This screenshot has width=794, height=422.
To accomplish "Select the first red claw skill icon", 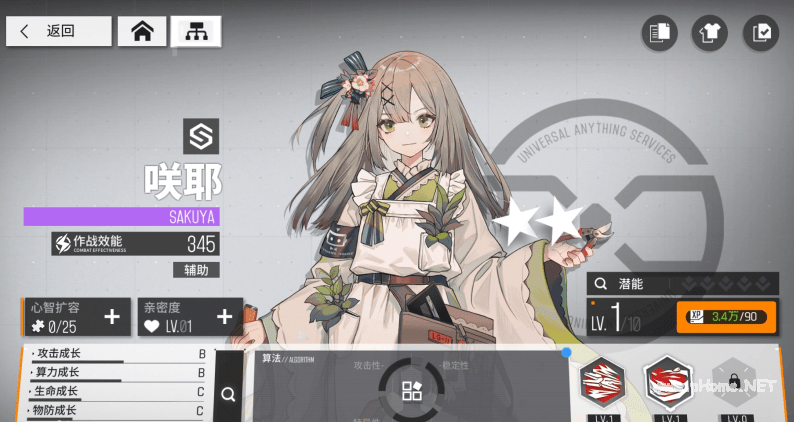I will pos(602,383).
